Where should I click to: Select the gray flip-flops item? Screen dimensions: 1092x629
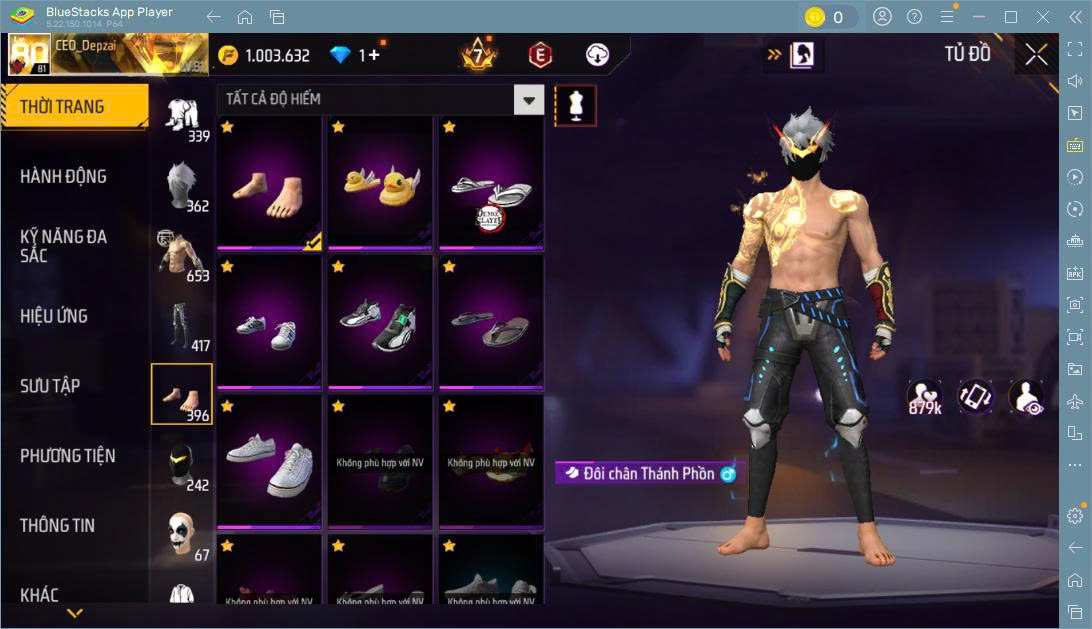click(x=491, y=322)
